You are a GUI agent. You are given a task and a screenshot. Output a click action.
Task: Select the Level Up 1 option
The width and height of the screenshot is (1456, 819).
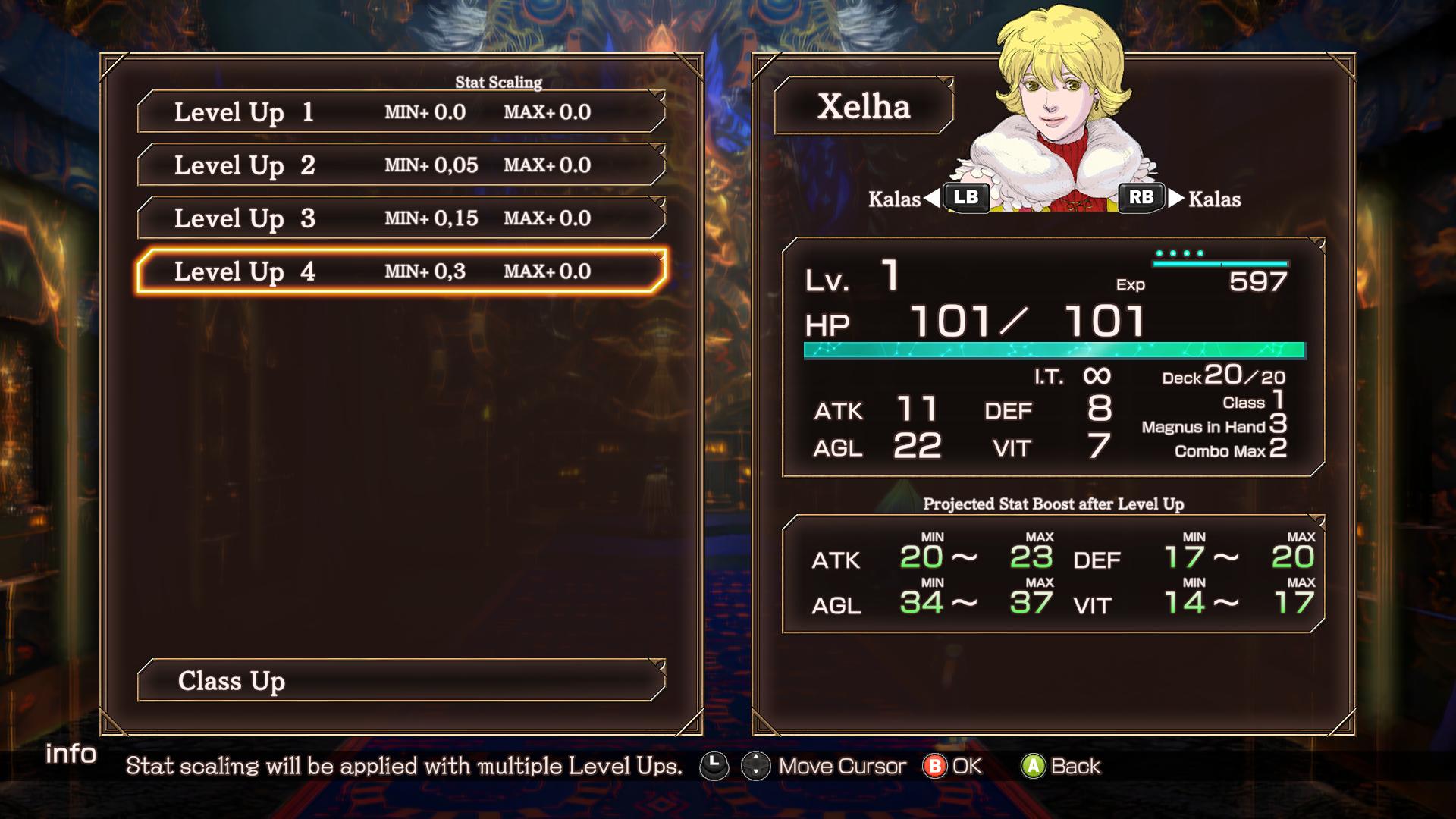coord(401,112)
